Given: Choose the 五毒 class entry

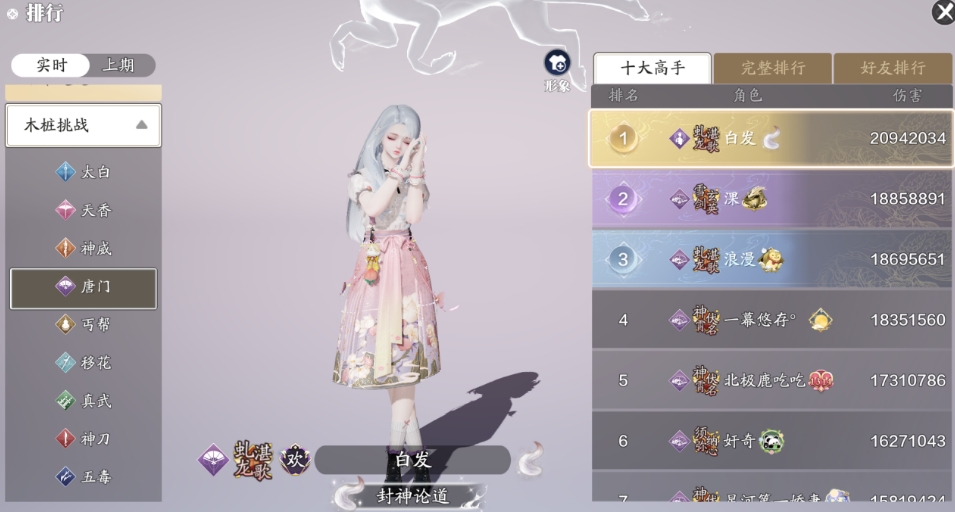Looking at the screenshot, I should [84, 477].
